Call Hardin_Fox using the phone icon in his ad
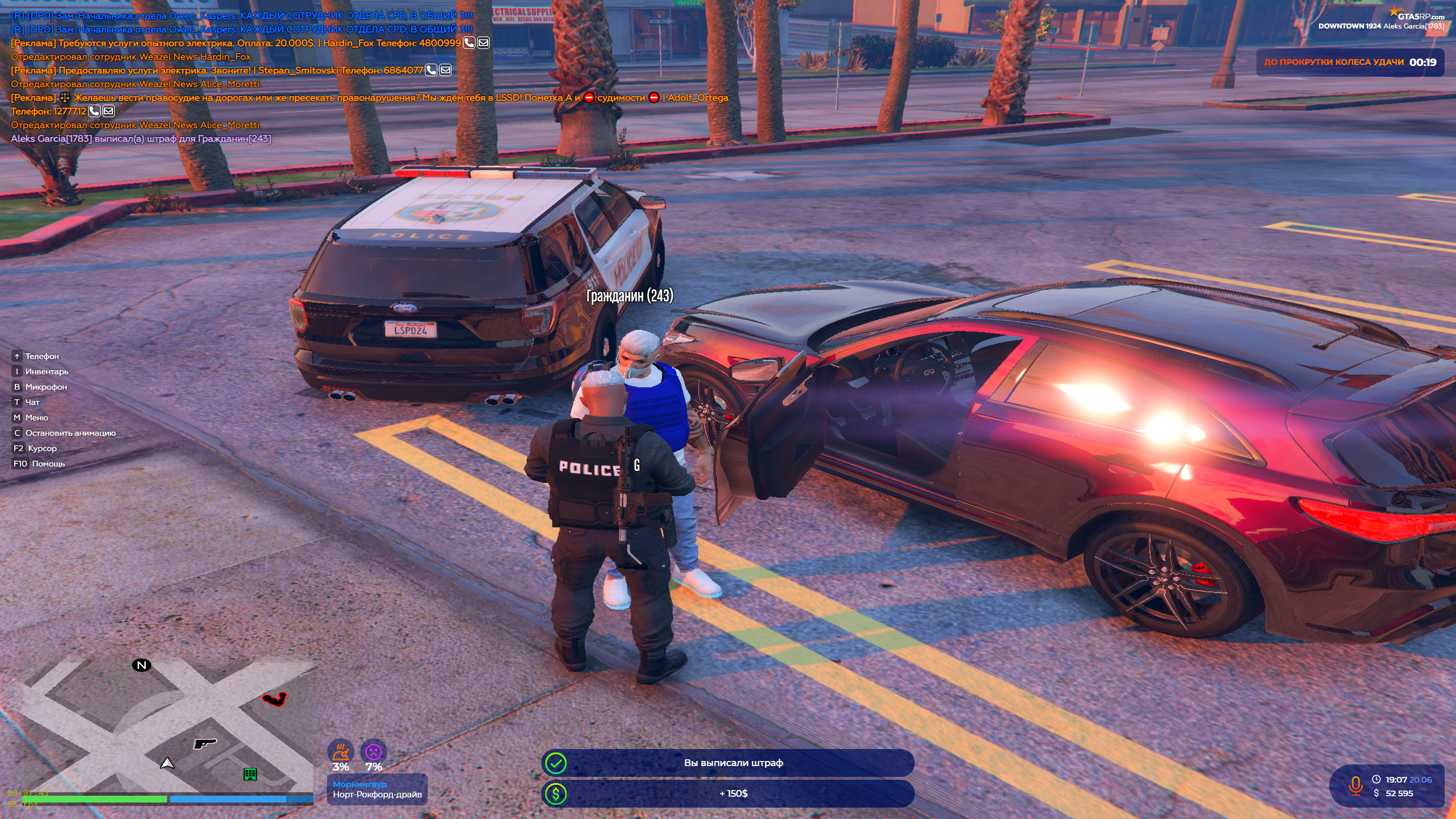This screenshot has height=819, width=1456. 469,43
